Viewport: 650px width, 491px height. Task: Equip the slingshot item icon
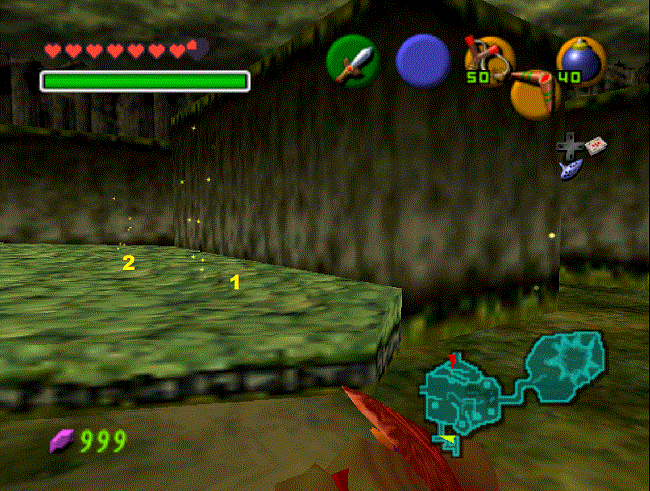[486, 59]
